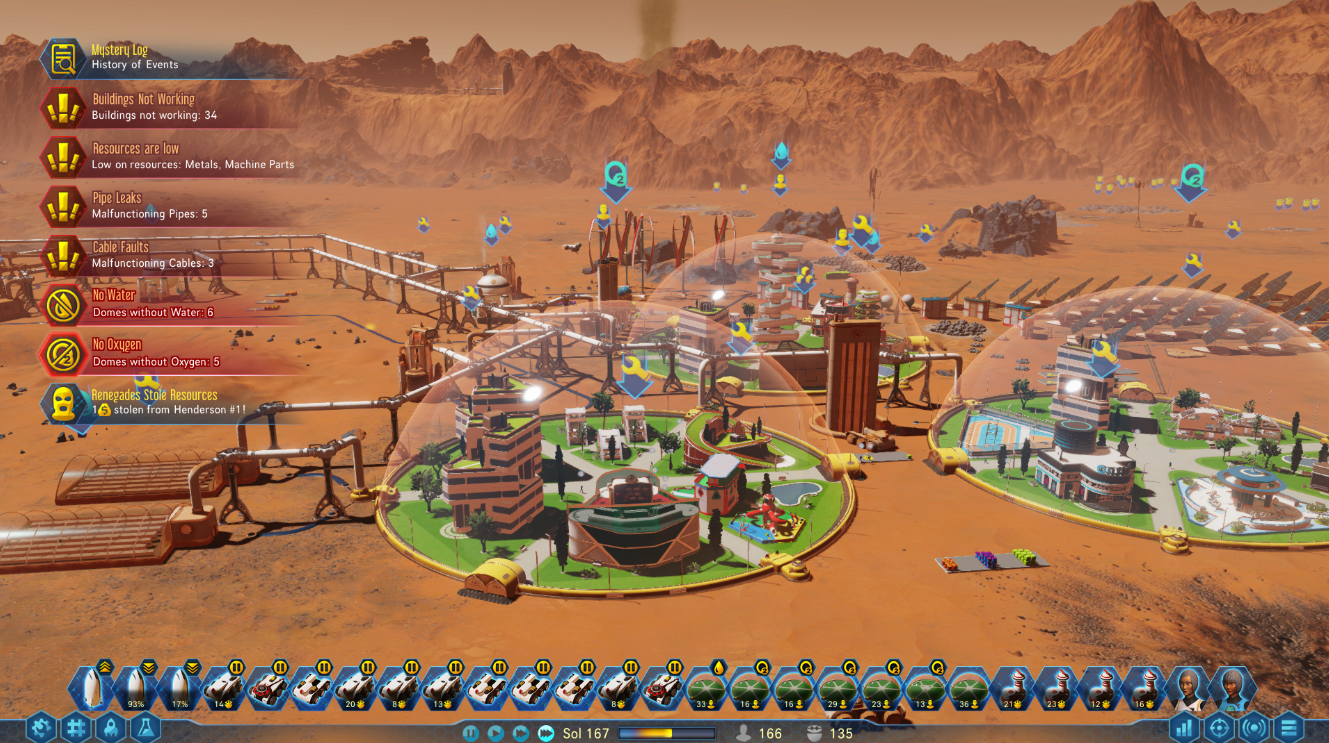Open the Mystery Log history of events
Image resolution: width=1329 pixels, height=743 pixels.
(62, 58)
